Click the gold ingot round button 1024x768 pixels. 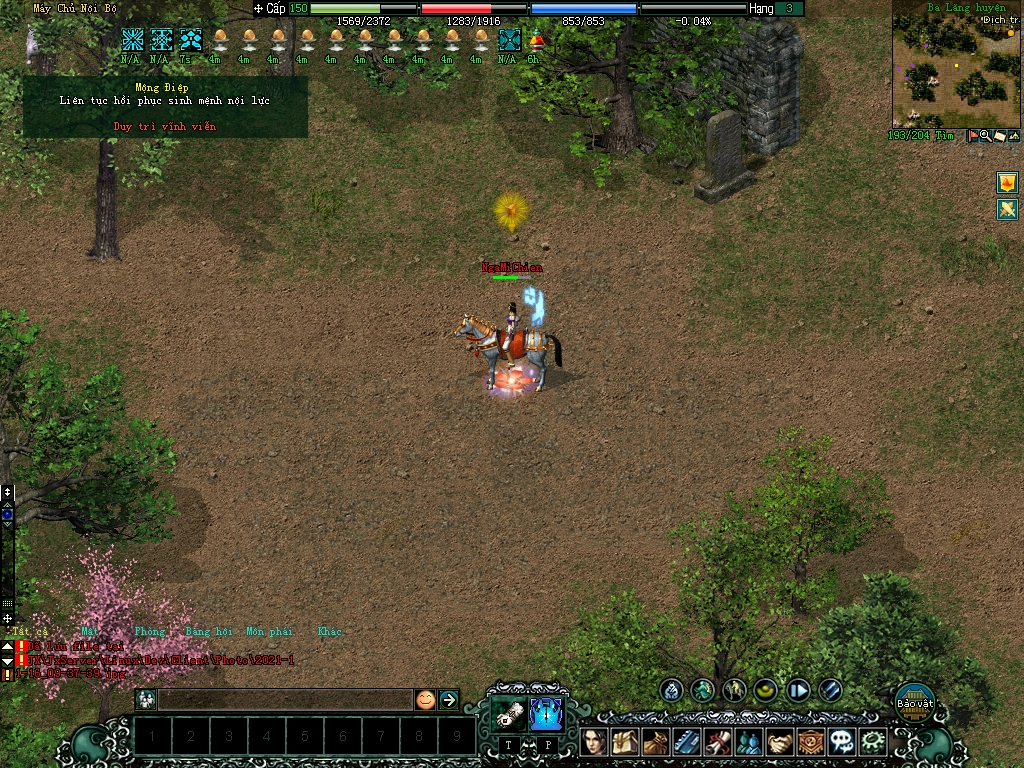point(766,689)
